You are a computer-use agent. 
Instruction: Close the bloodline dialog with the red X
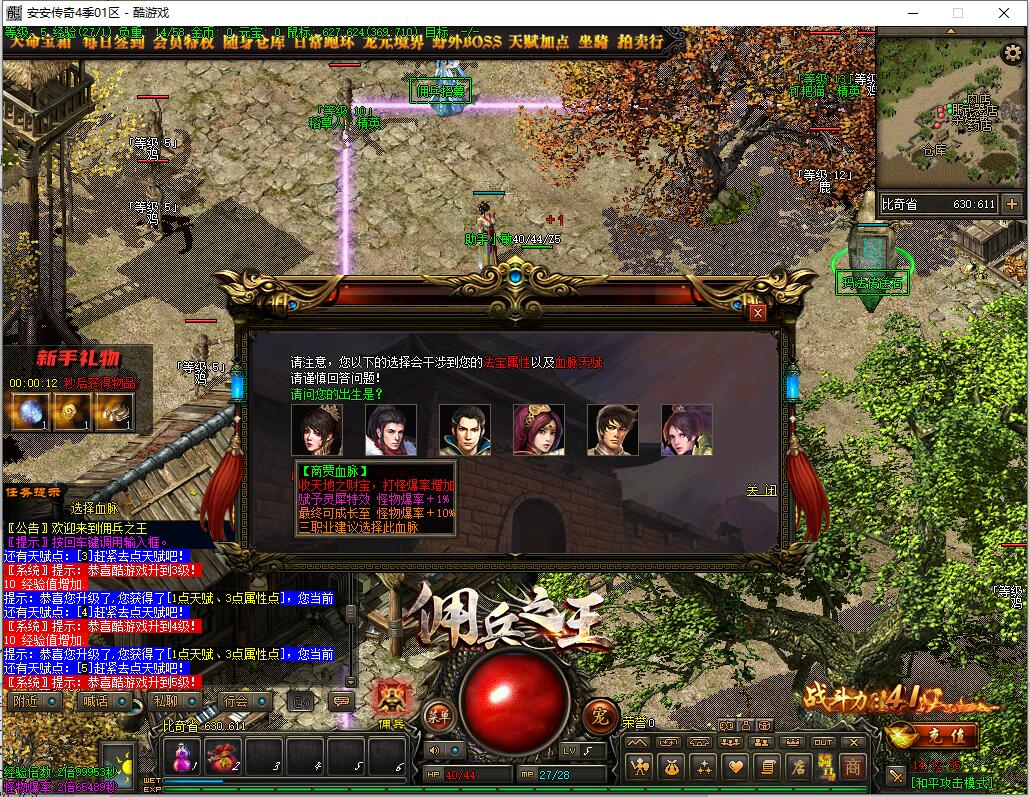[x=757, y=313]
